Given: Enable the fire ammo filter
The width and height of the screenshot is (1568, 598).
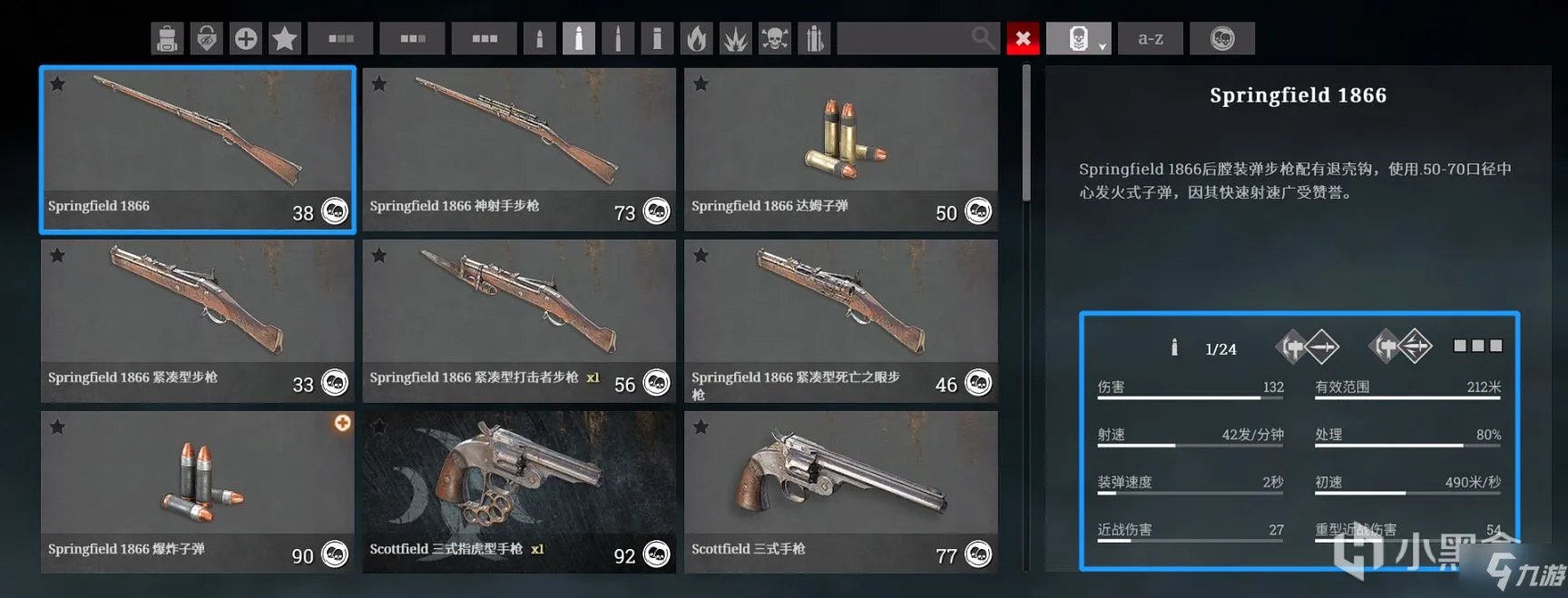Looking at the screenshot, I should pyautogui.click(x=696, y=38).
